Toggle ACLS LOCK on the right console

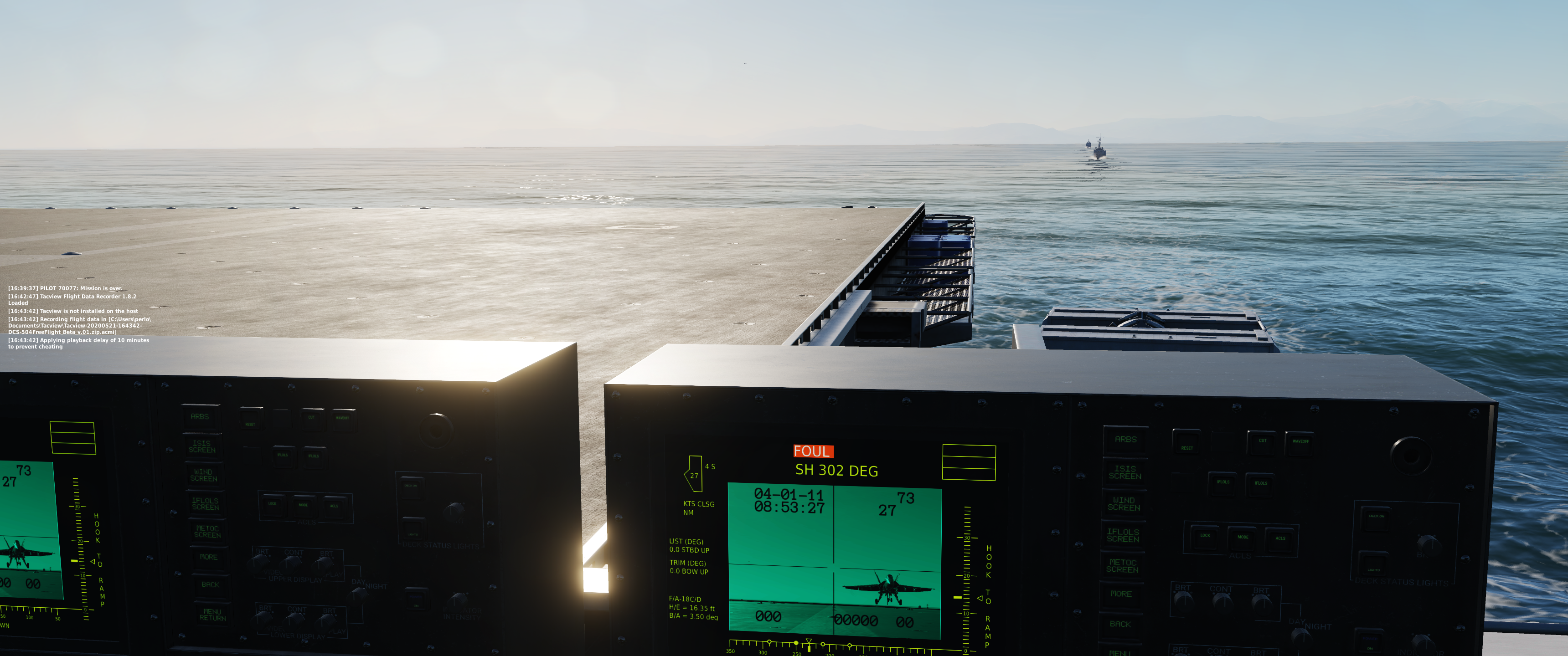click(1205, 536)
